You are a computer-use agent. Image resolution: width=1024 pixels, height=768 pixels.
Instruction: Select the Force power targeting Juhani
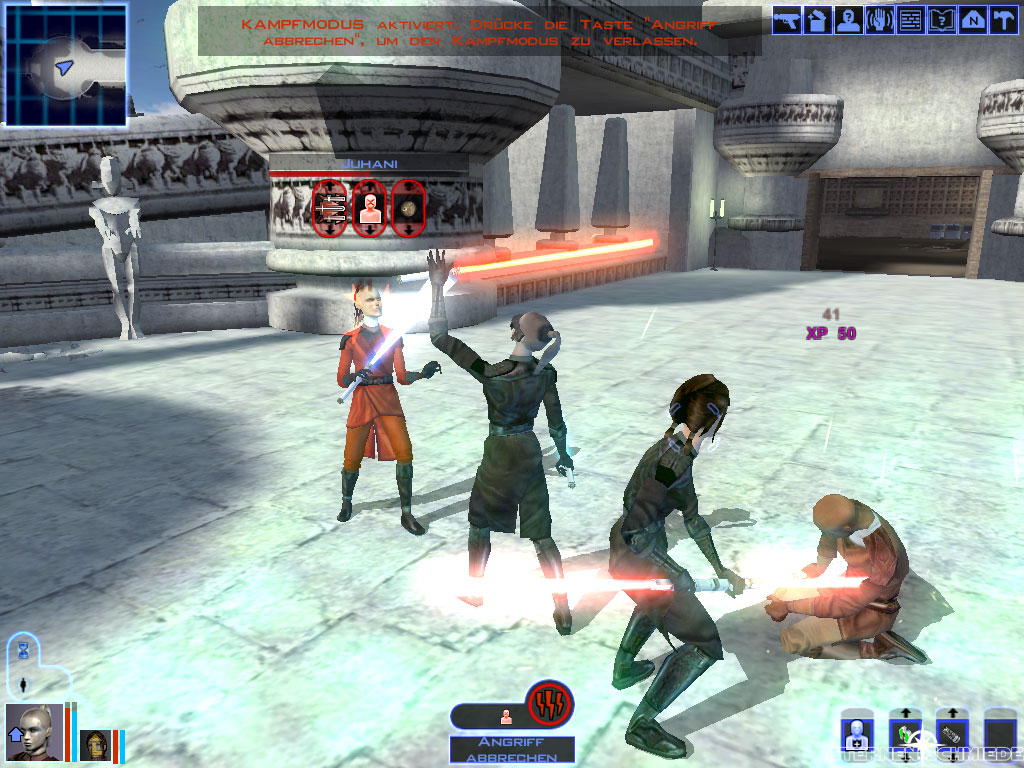369,208
